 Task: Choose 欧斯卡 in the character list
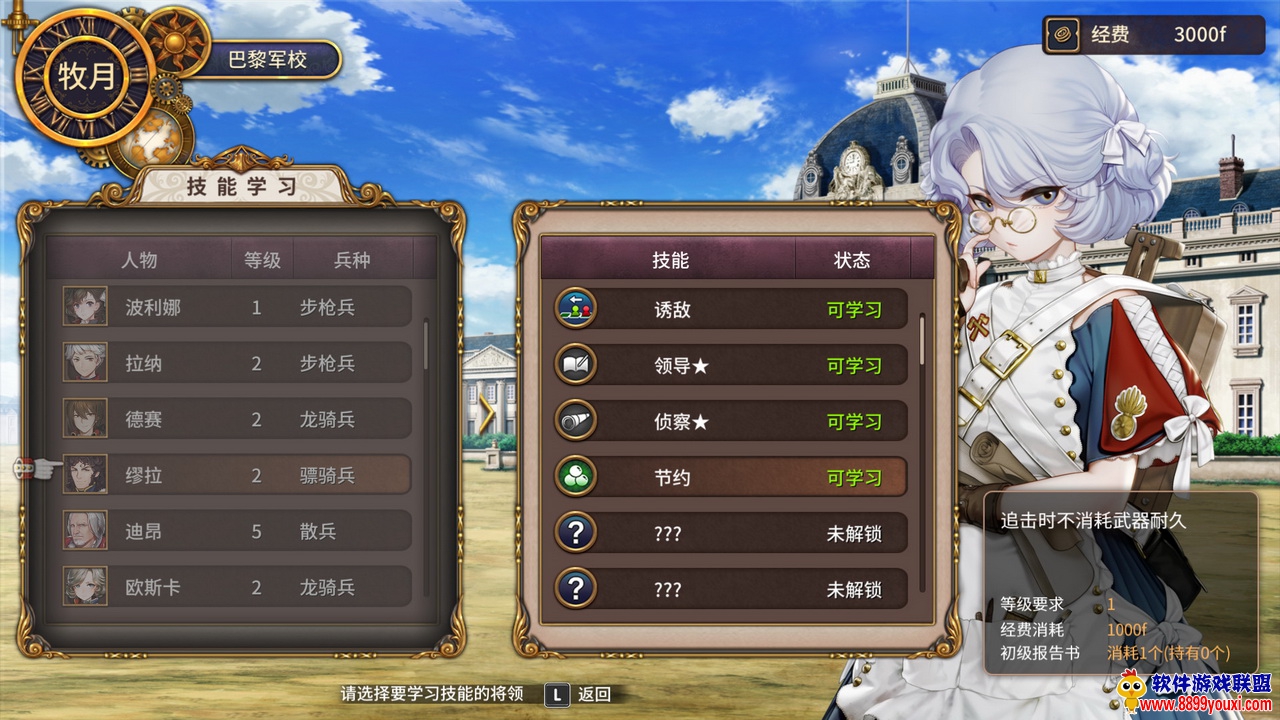[x=237, y=587]
